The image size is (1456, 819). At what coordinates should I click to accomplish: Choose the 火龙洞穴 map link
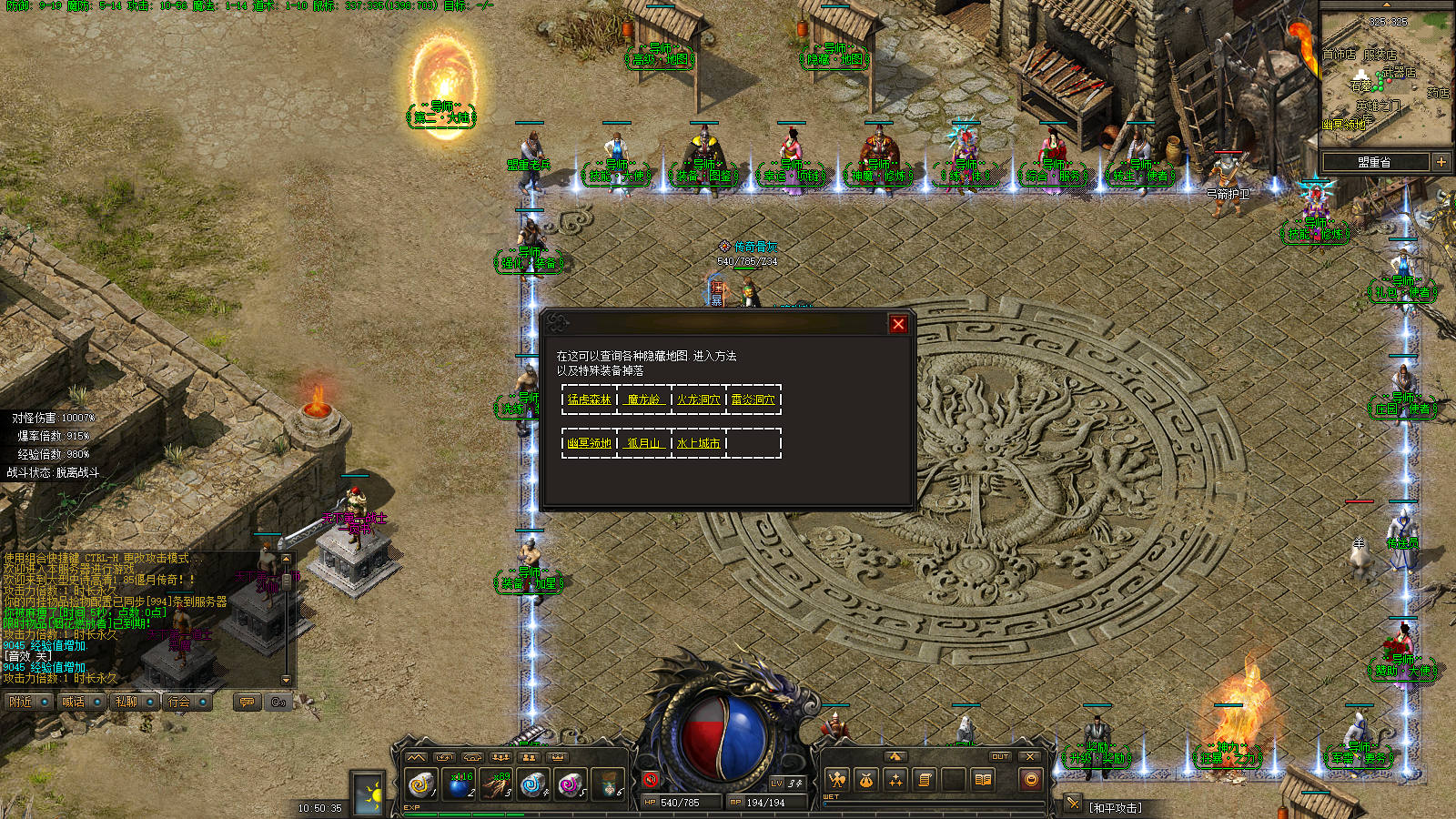coord(699,399)
